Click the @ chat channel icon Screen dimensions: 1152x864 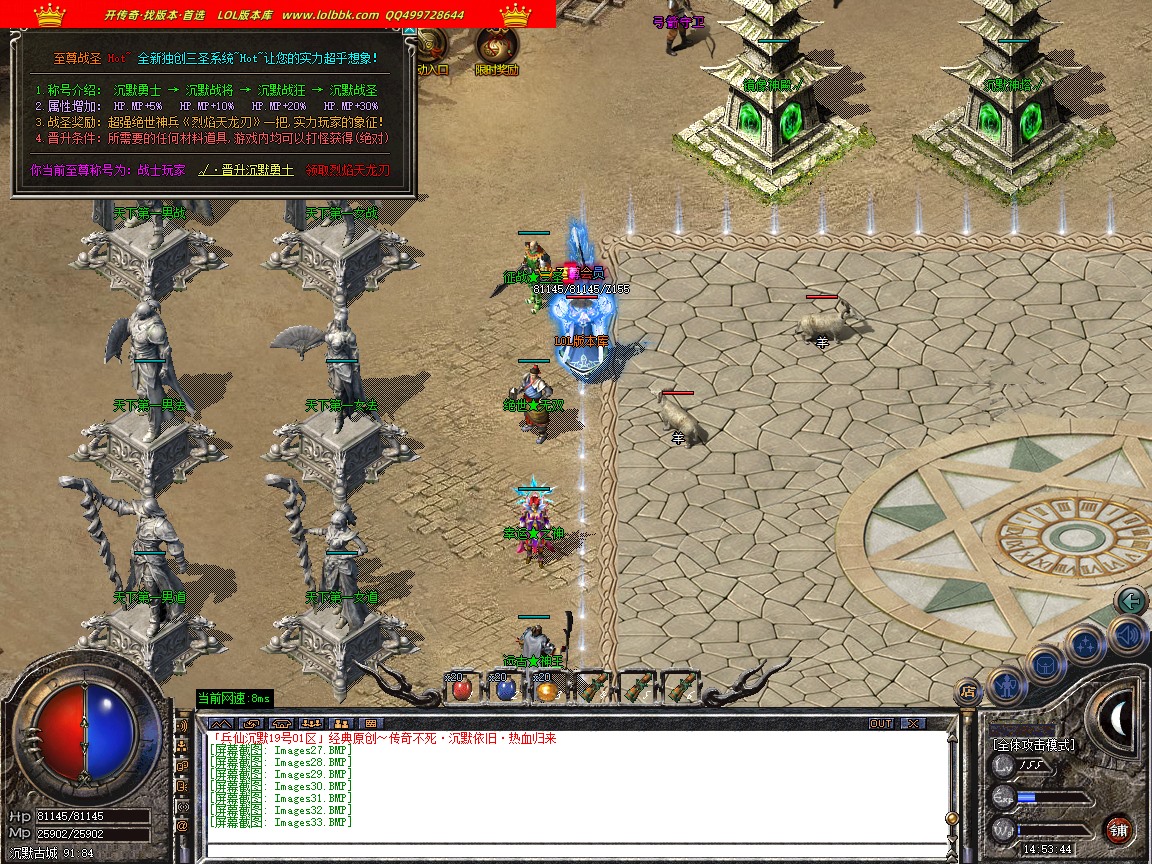point(182,826)
